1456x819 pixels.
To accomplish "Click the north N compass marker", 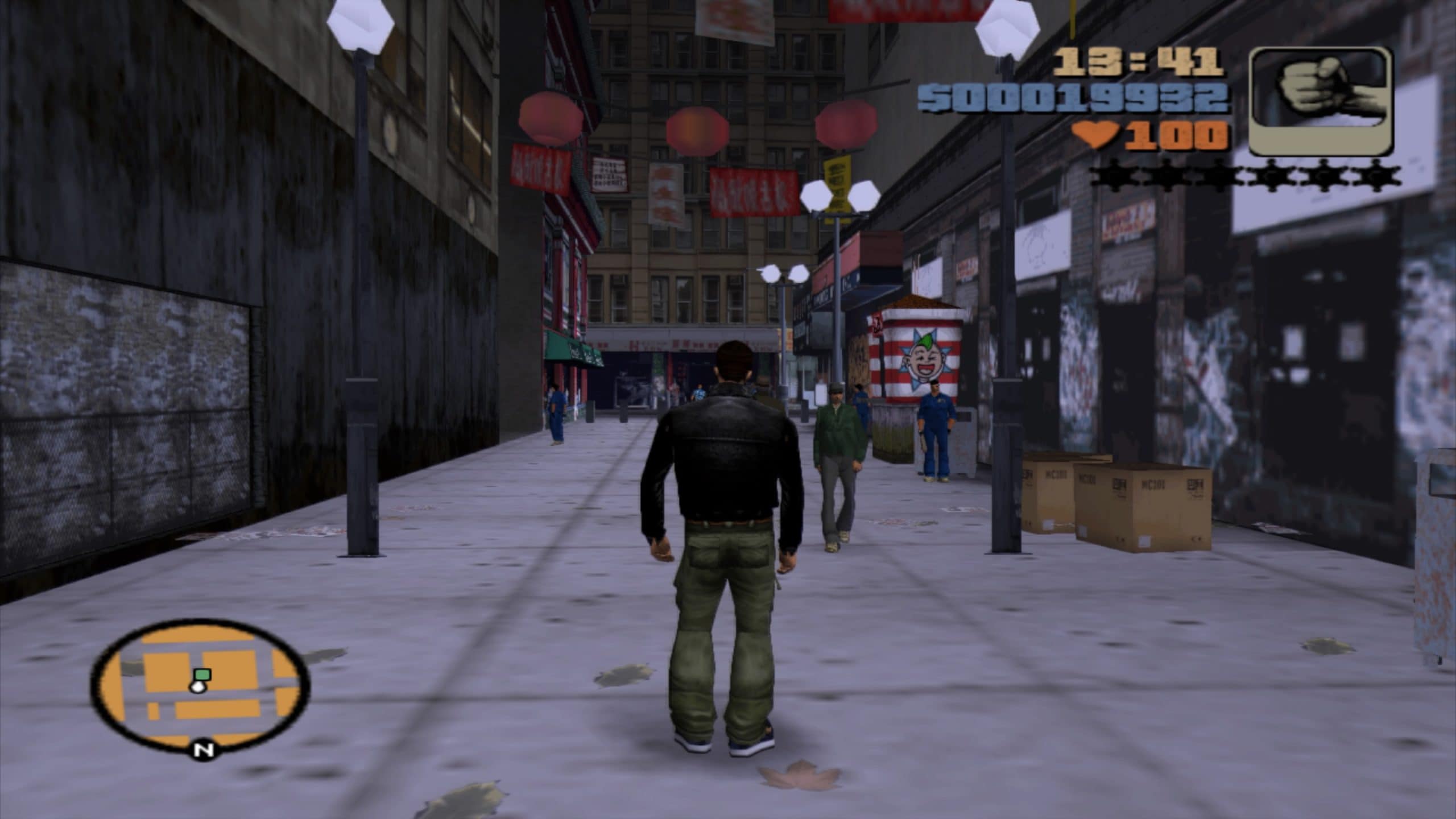I will tap(203, 750).
